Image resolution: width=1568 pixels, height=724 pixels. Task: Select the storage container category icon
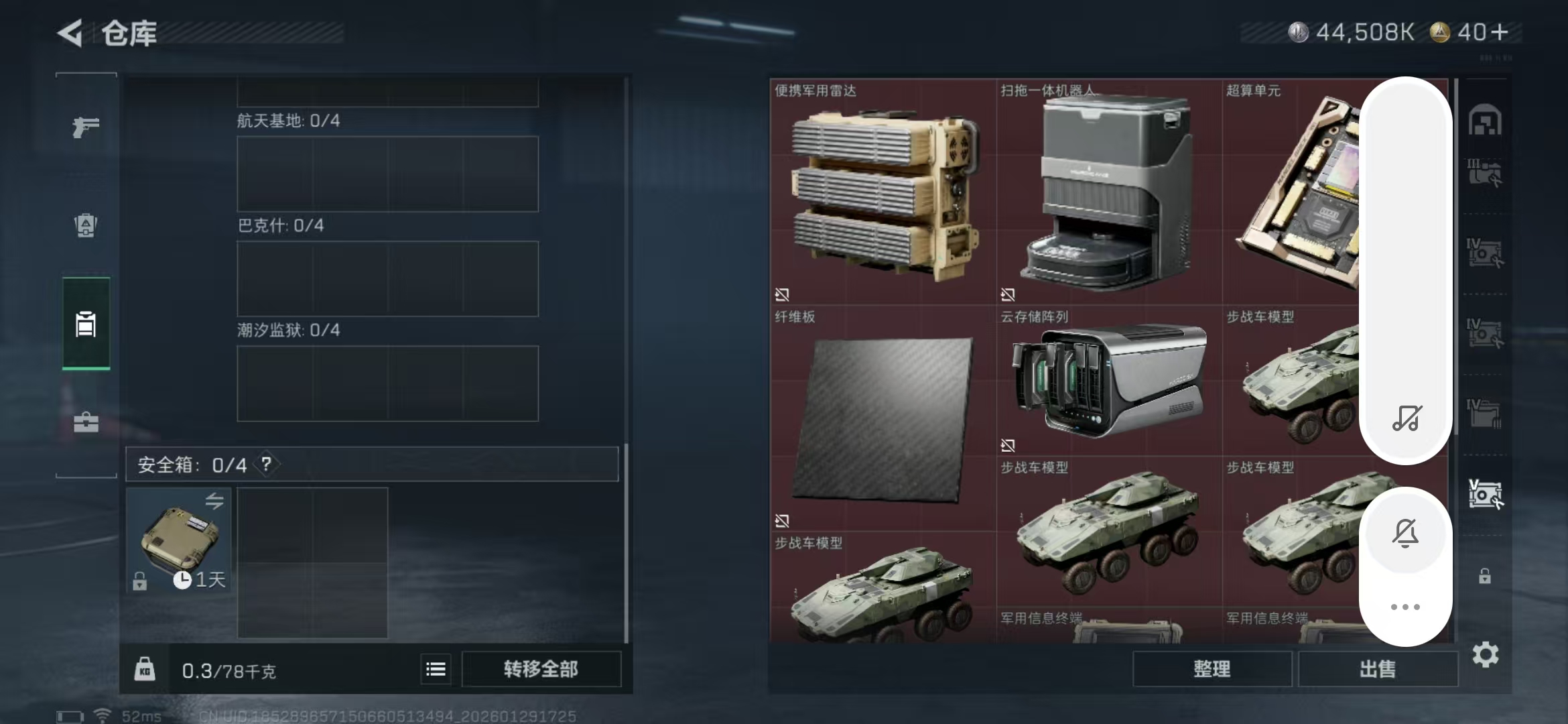click(x=86, y=324)
